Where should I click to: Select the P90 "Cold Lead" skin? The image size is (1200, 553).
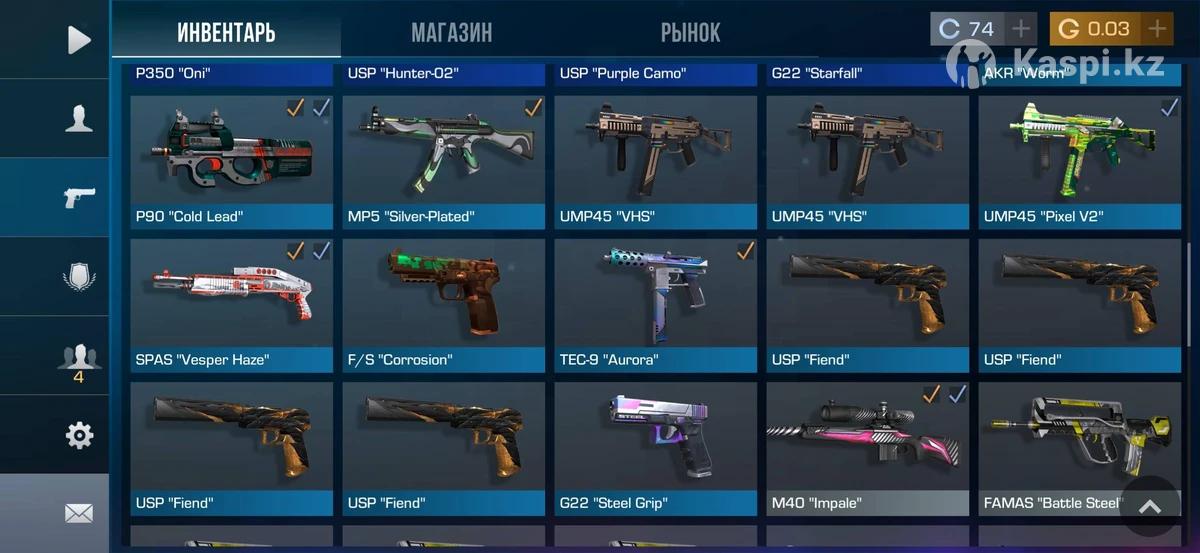231,162
